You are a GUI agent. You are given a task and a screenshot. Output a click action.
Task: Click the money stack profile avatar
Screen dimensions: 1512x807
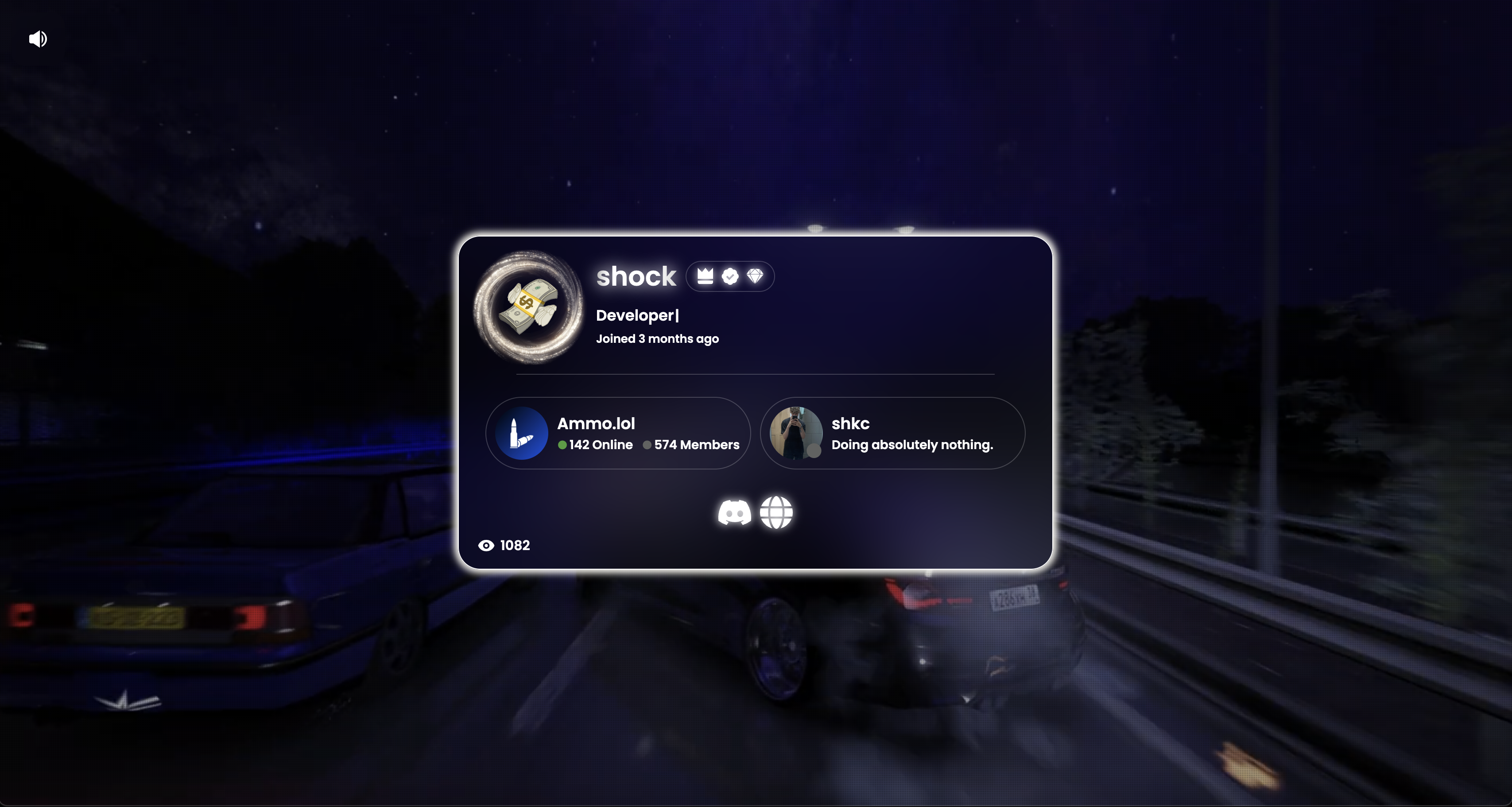528,307
